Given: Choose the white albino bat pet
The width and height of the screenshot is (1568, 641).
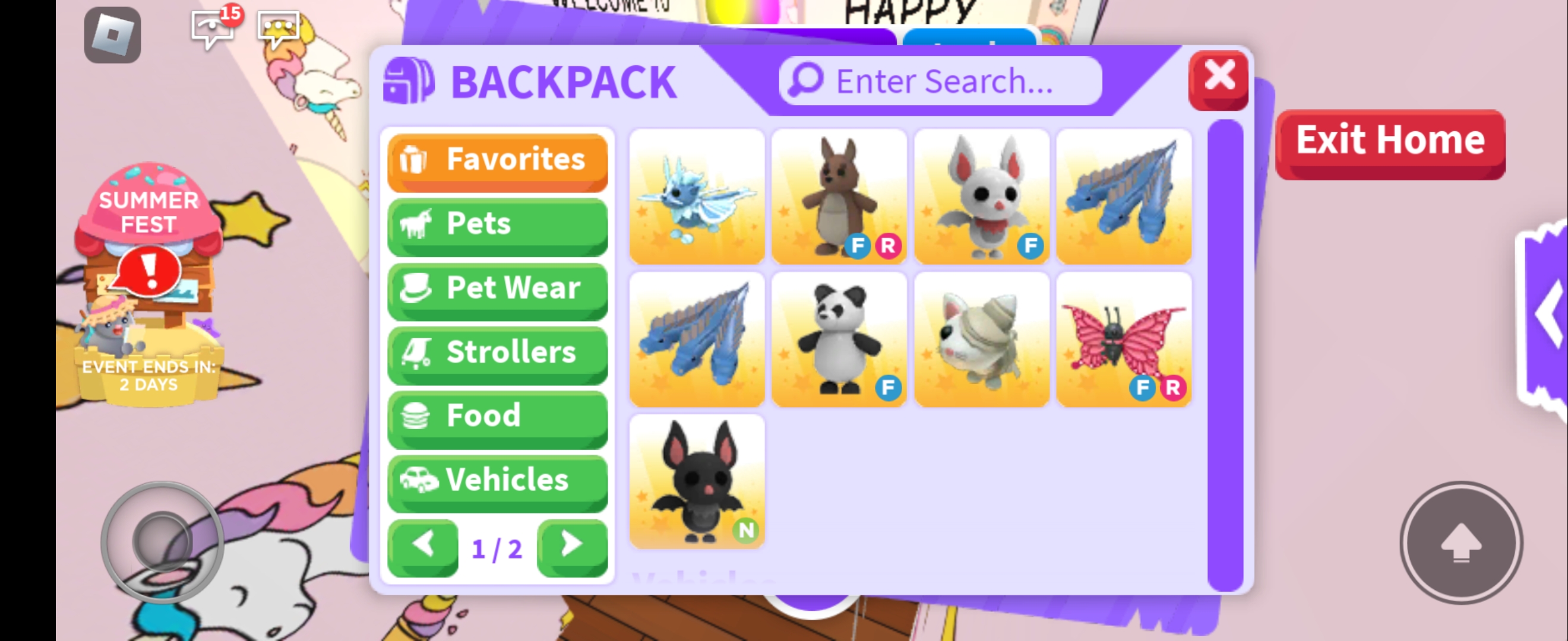Looking at the screenshot, I should pos(981,196).
